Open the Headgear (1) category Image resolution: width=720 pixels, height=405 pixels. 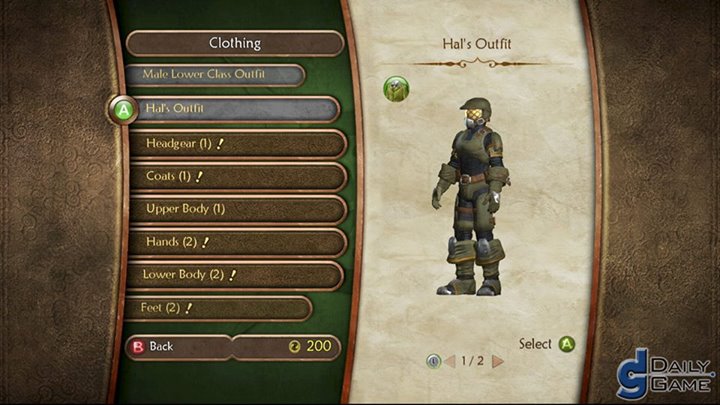tap(235, 143)
